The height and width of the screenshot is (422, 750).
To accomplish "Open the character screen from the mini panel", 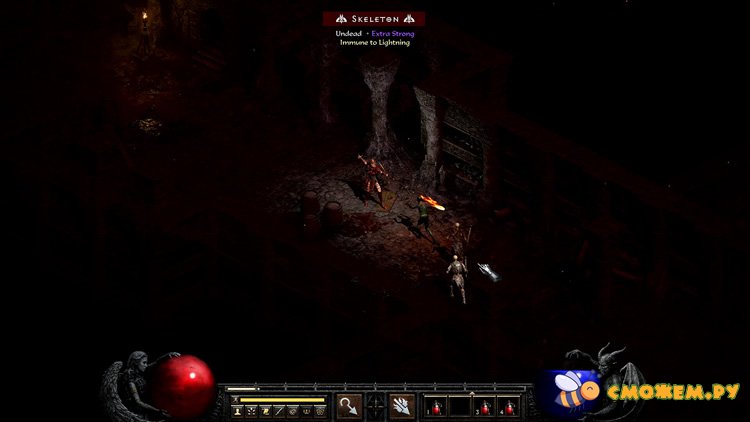I will (x=238, y=410).
